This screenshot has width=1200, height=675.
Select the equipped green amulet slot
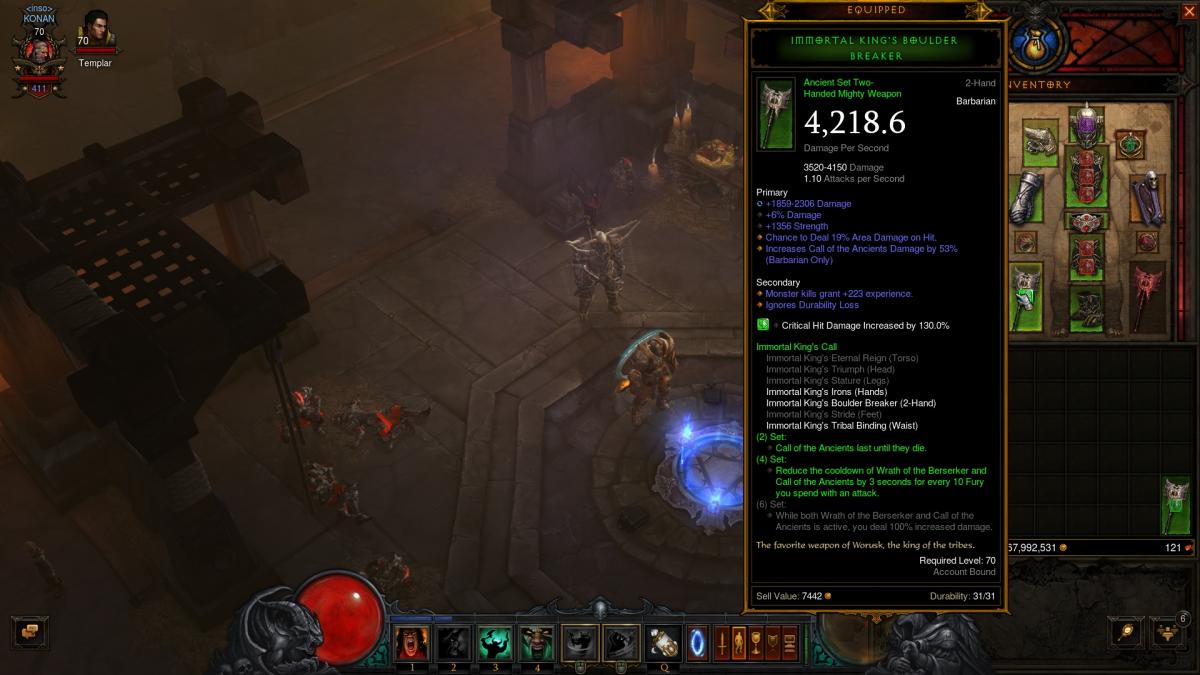(x=1131, y=144)
